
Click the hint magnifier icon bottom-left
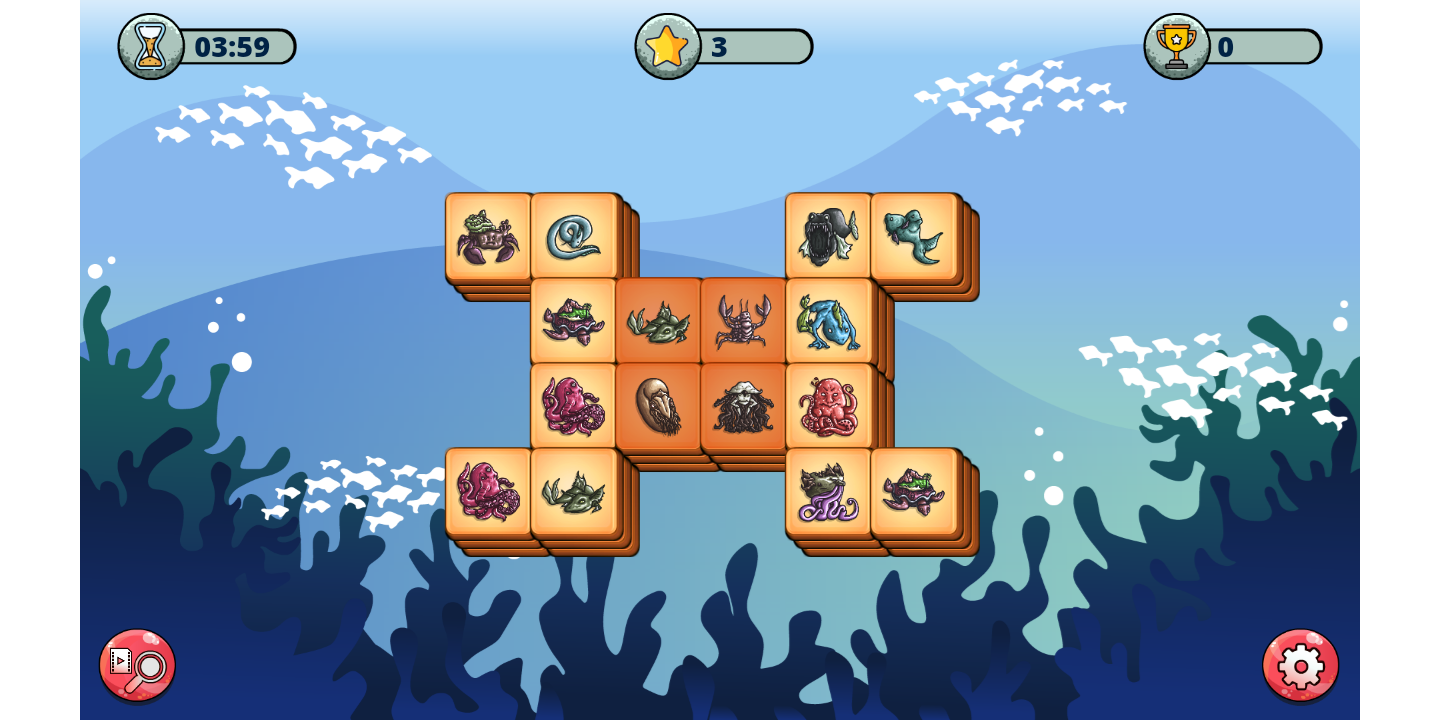click(x=137, y=666)
